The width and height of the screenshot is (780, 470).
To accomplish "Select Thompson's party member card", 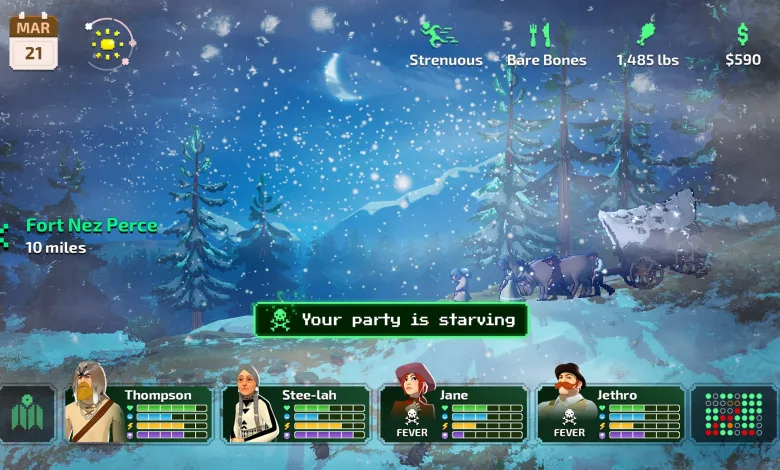I will coord(139,414).
